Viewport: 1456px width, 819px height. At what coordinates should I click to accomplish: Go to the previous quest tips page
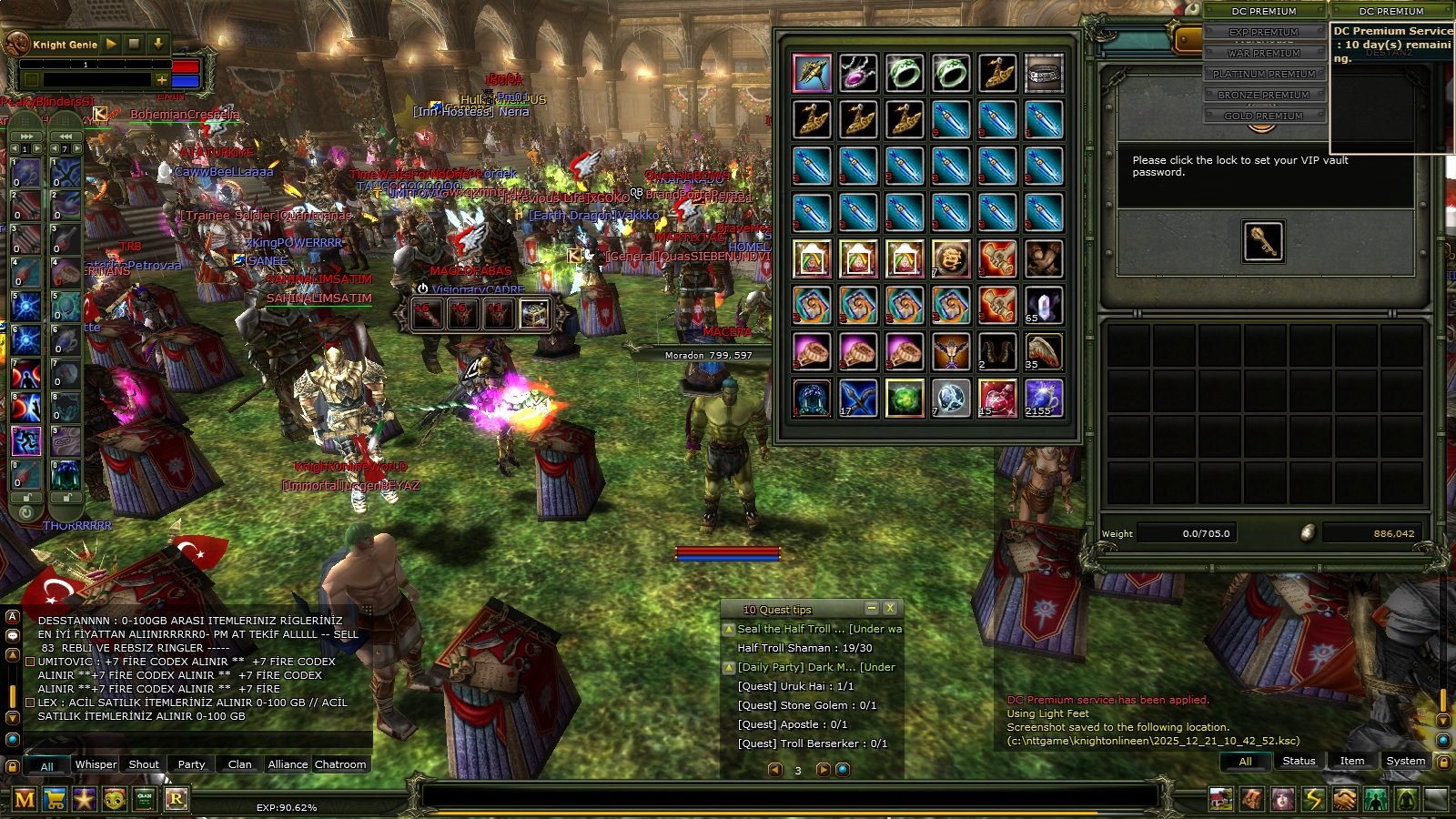click(775, 770)
